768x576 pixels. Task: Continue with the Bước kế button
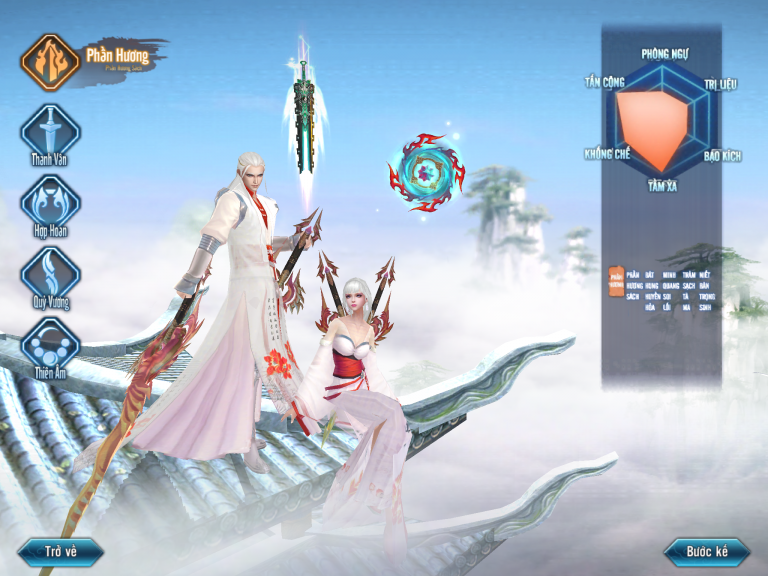coord(707,551)
